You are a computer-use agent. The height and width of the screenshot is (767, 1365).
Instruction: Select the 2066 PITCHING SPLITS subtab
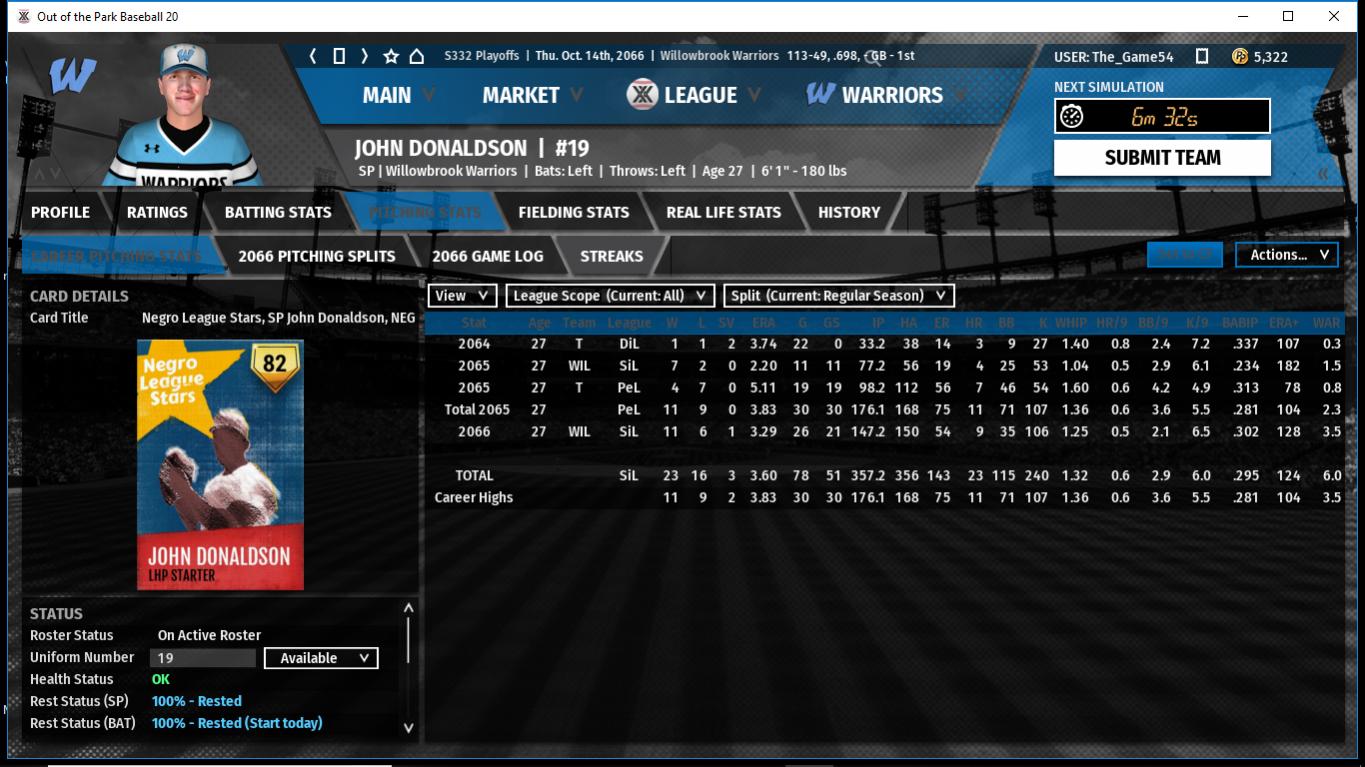point(316,256)
